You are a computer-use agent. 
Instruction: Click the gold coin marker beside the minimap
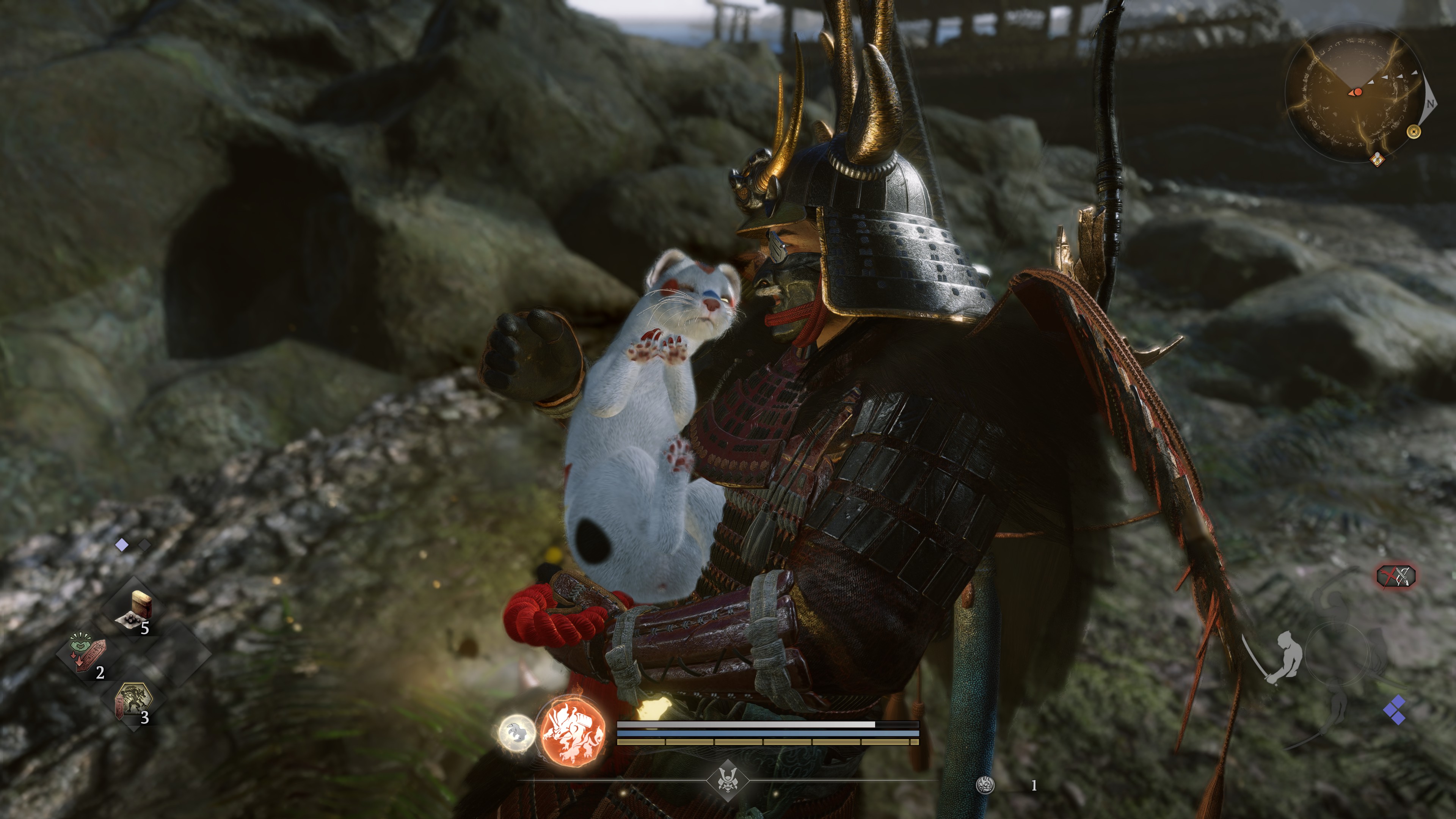coord(1414,131)
